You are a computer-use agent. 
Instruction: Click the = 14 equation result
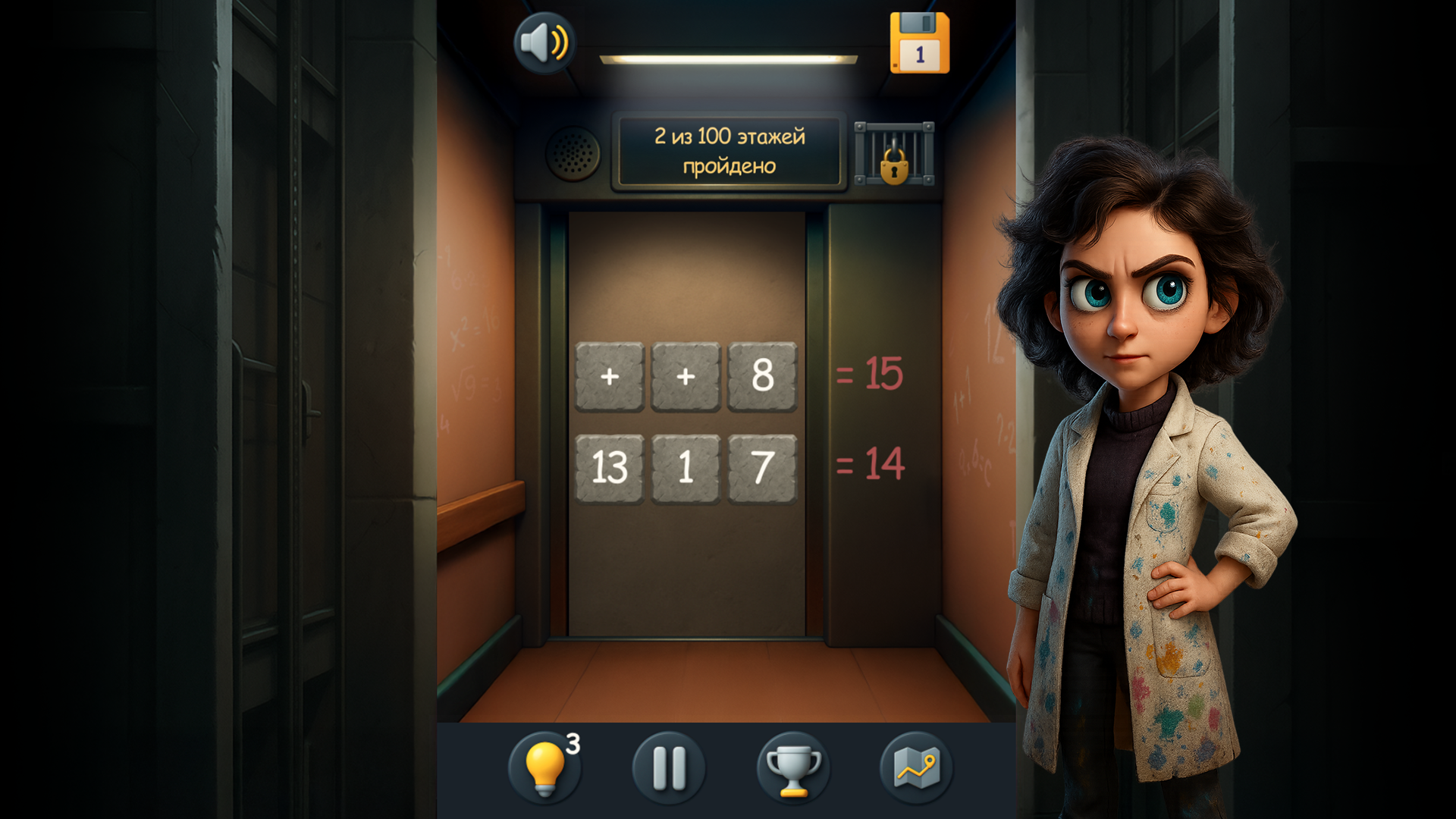(871, 467)
